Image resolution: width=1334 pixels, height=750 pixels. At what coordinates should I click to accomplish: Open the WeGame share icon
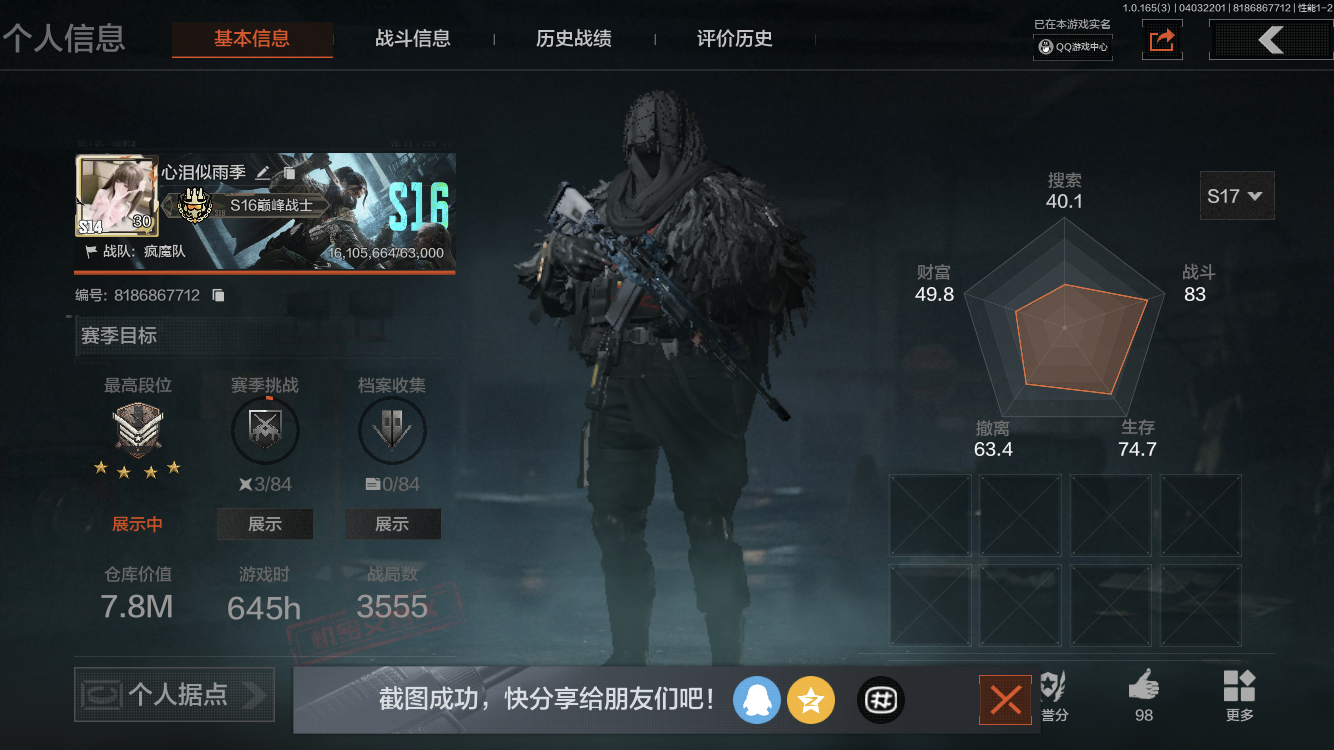[x=880, y=700]
